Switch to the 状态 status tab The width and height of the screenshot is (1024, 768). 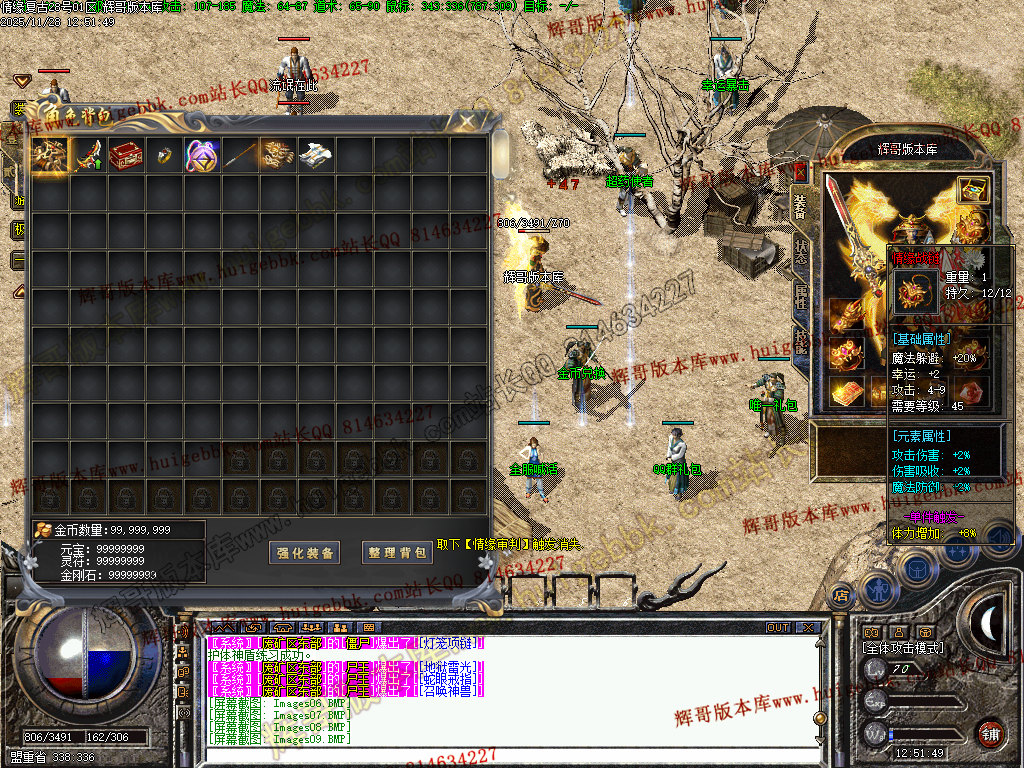[x=801, y=249]
